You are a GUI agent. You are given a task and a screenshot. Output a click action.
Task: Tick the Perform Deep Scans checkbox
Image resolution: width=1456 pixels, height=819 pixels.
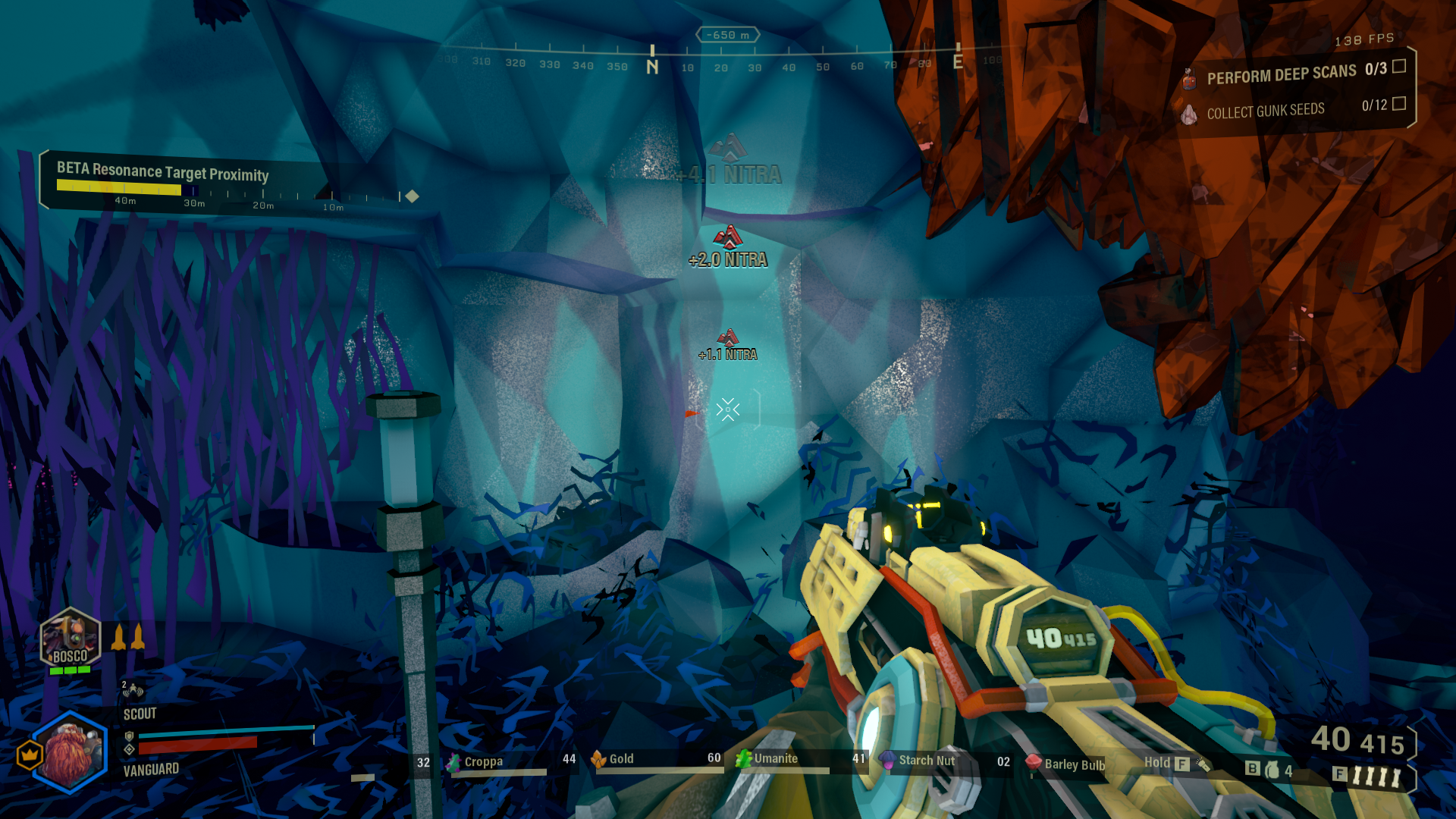(1399, 67)
